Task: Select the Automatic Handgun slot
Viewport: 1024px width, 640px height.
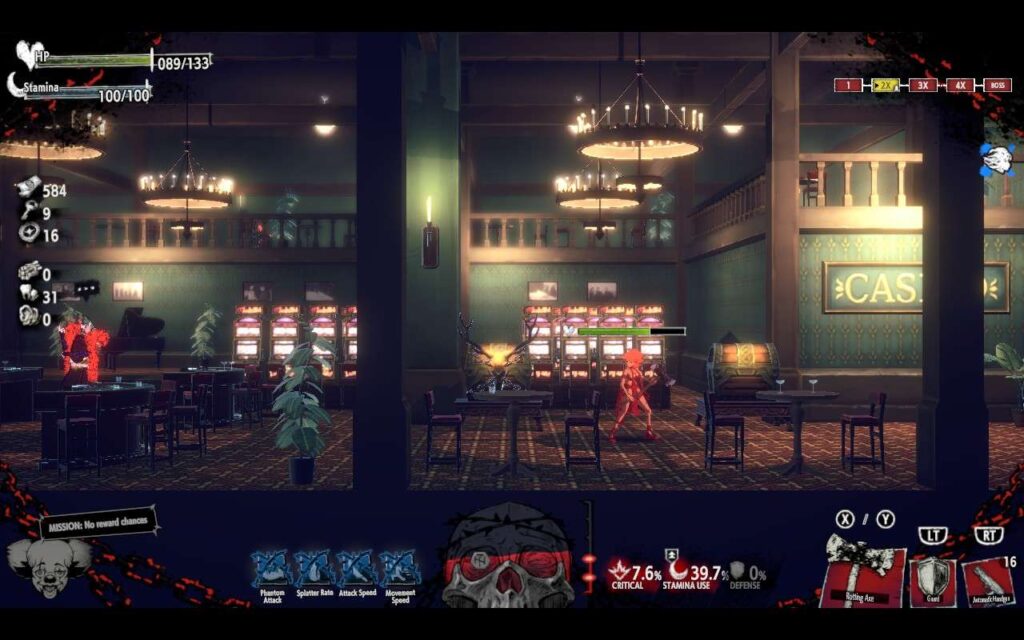Action: pos(987,580)
